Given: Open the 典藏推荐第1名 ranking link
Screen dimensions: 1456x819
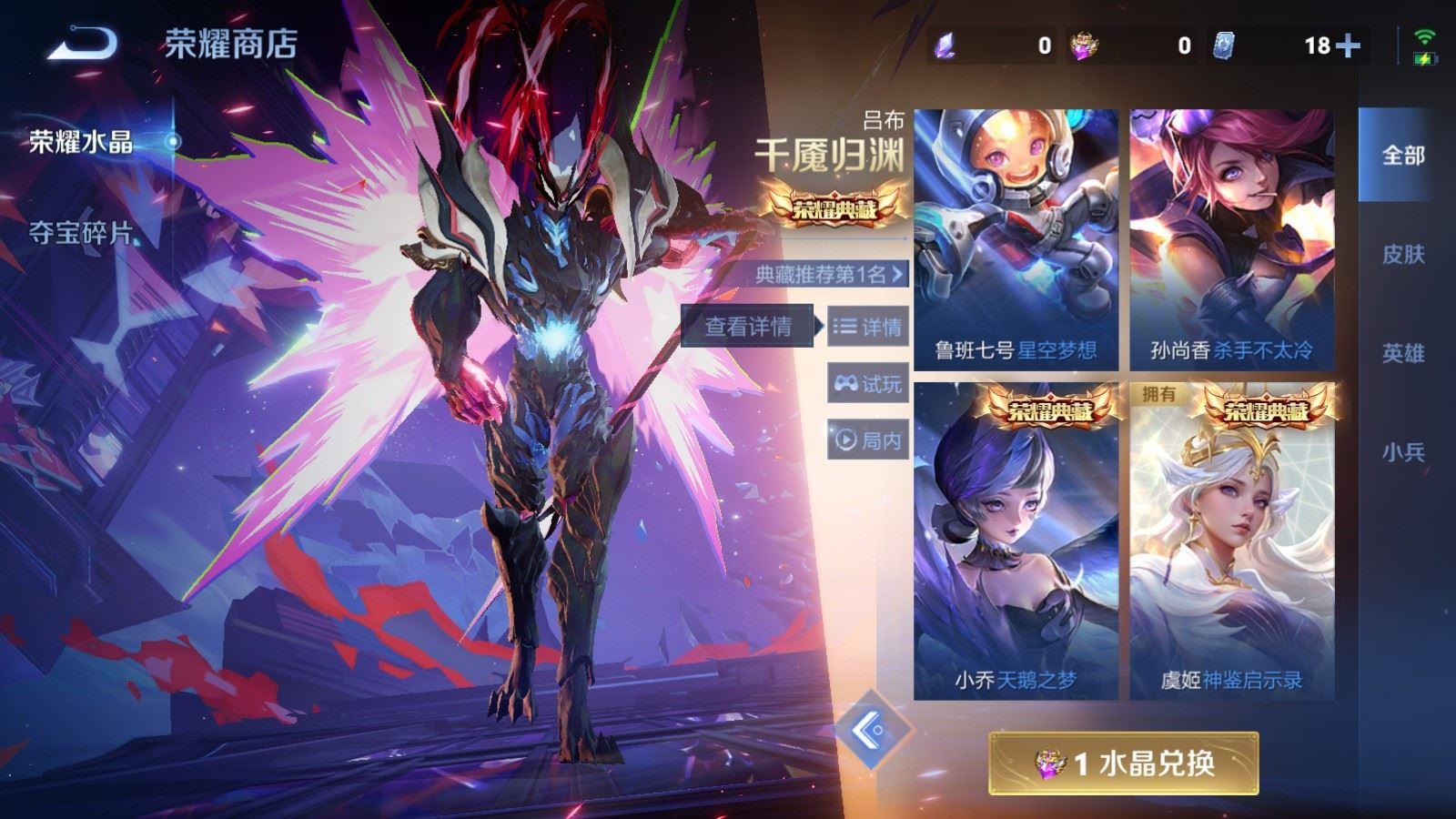Looking at the screenshot, I should [x=830, y=274].
